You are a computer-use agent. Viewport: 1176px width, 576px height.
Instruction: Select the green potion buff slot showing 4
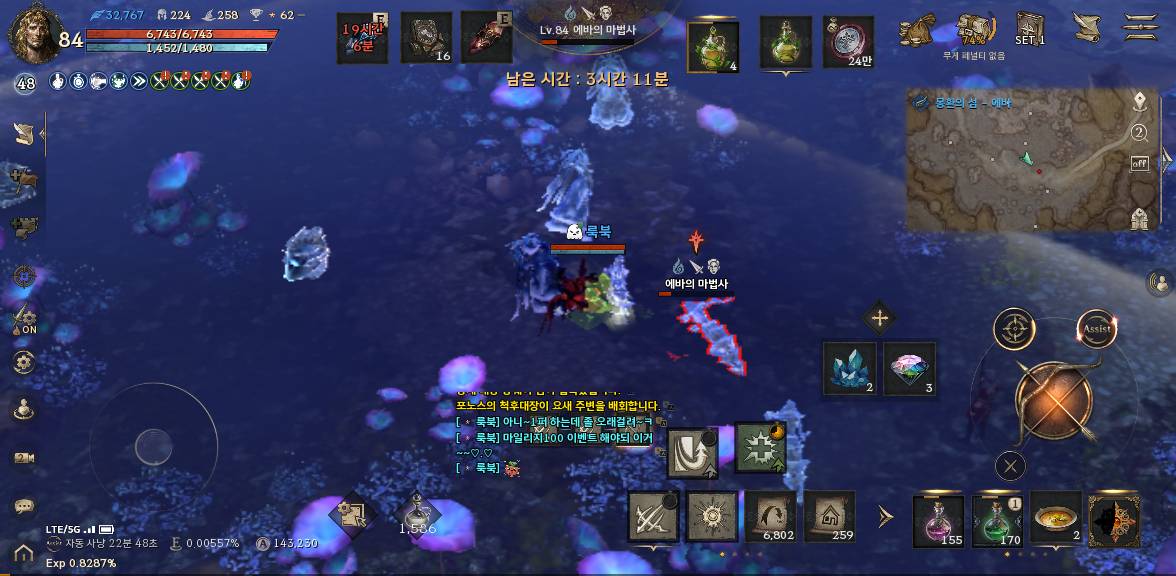click(714, 46)
